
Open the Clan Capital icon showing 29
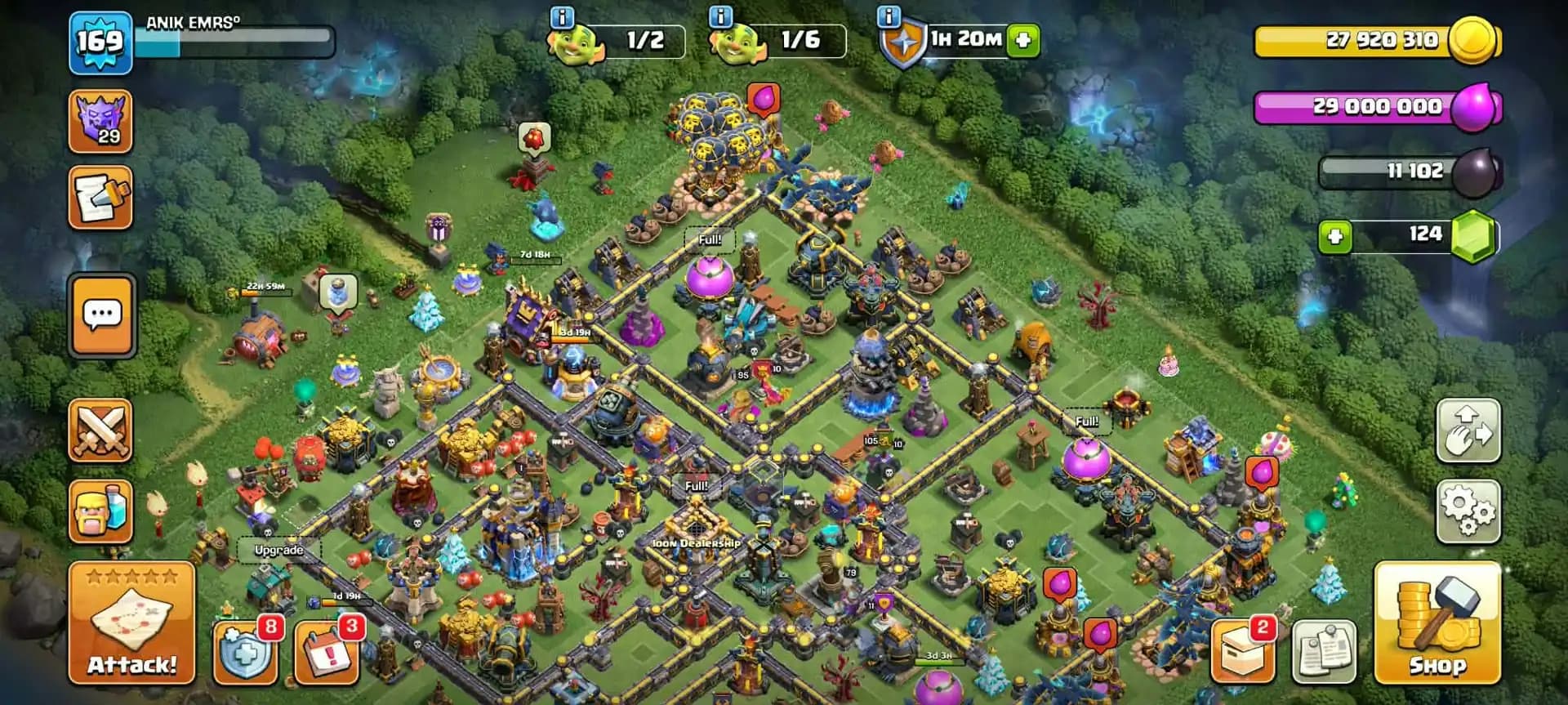coord(101,123)
